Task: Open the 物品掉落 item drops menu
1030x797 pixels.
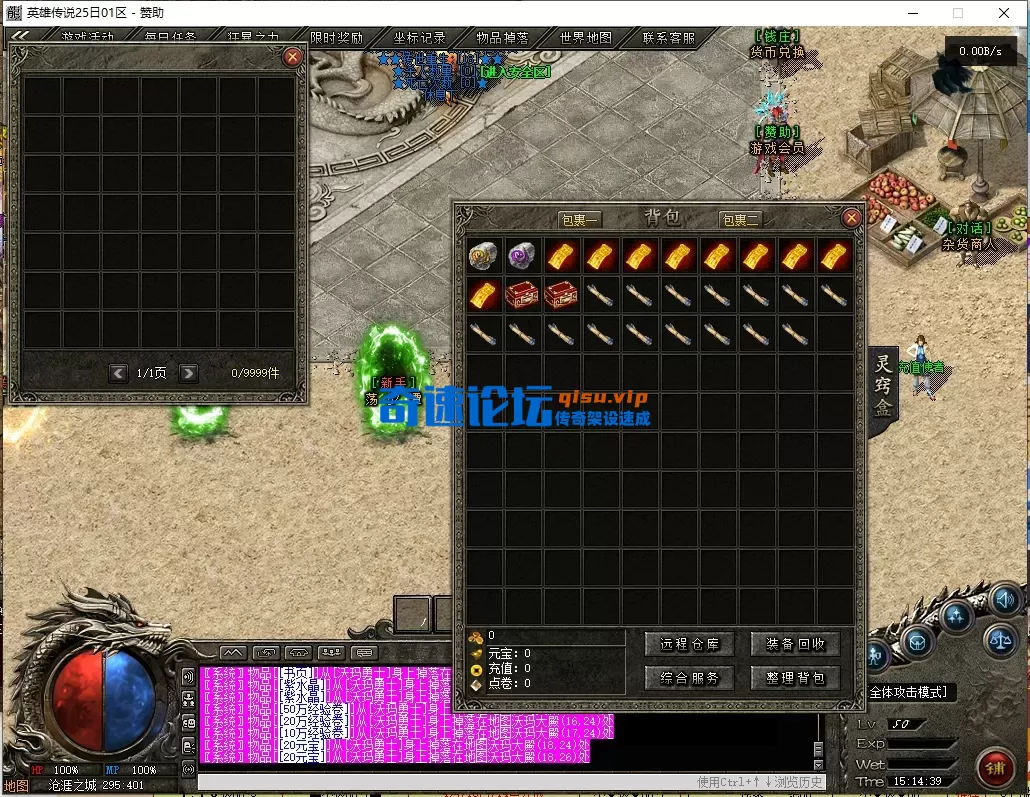Action: pyautogui.click(x=502, y=38)
